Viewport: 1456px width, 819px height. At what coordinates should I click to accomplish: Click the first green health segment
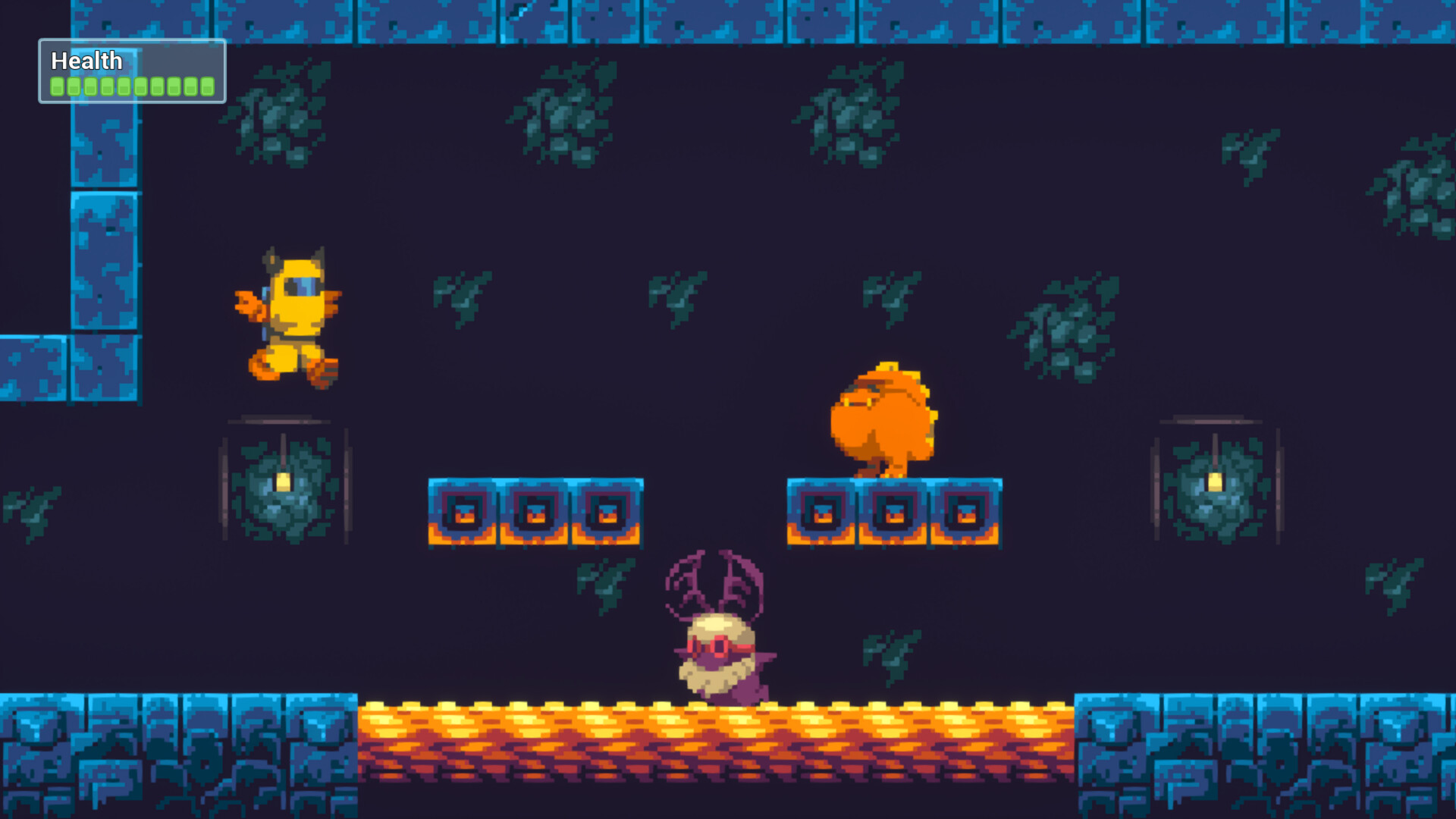click(x=55, y=86)
